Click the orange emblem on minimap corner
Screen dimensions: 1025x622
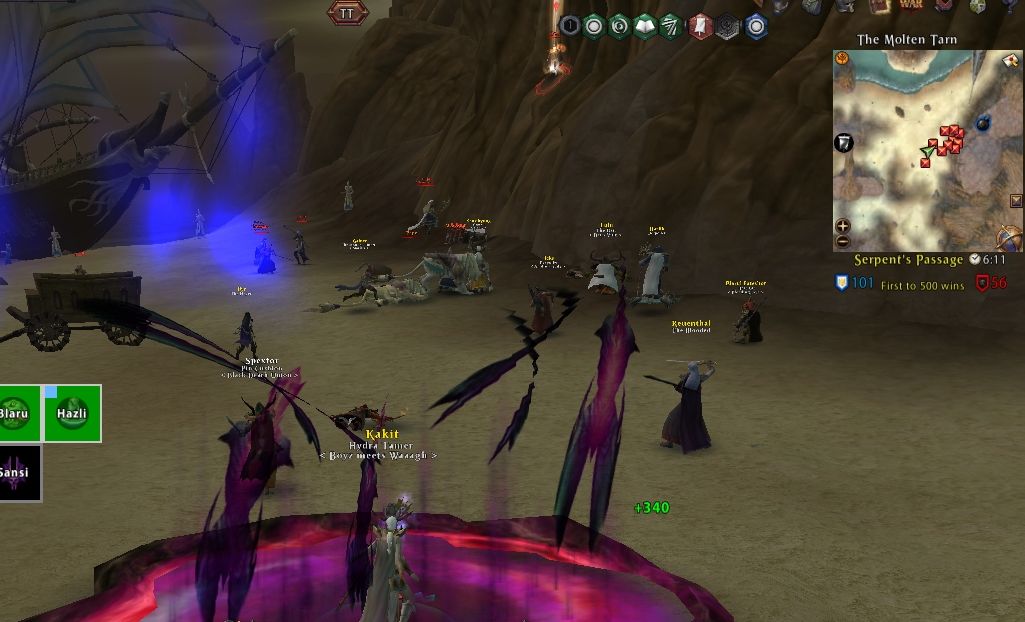point(842,59)
